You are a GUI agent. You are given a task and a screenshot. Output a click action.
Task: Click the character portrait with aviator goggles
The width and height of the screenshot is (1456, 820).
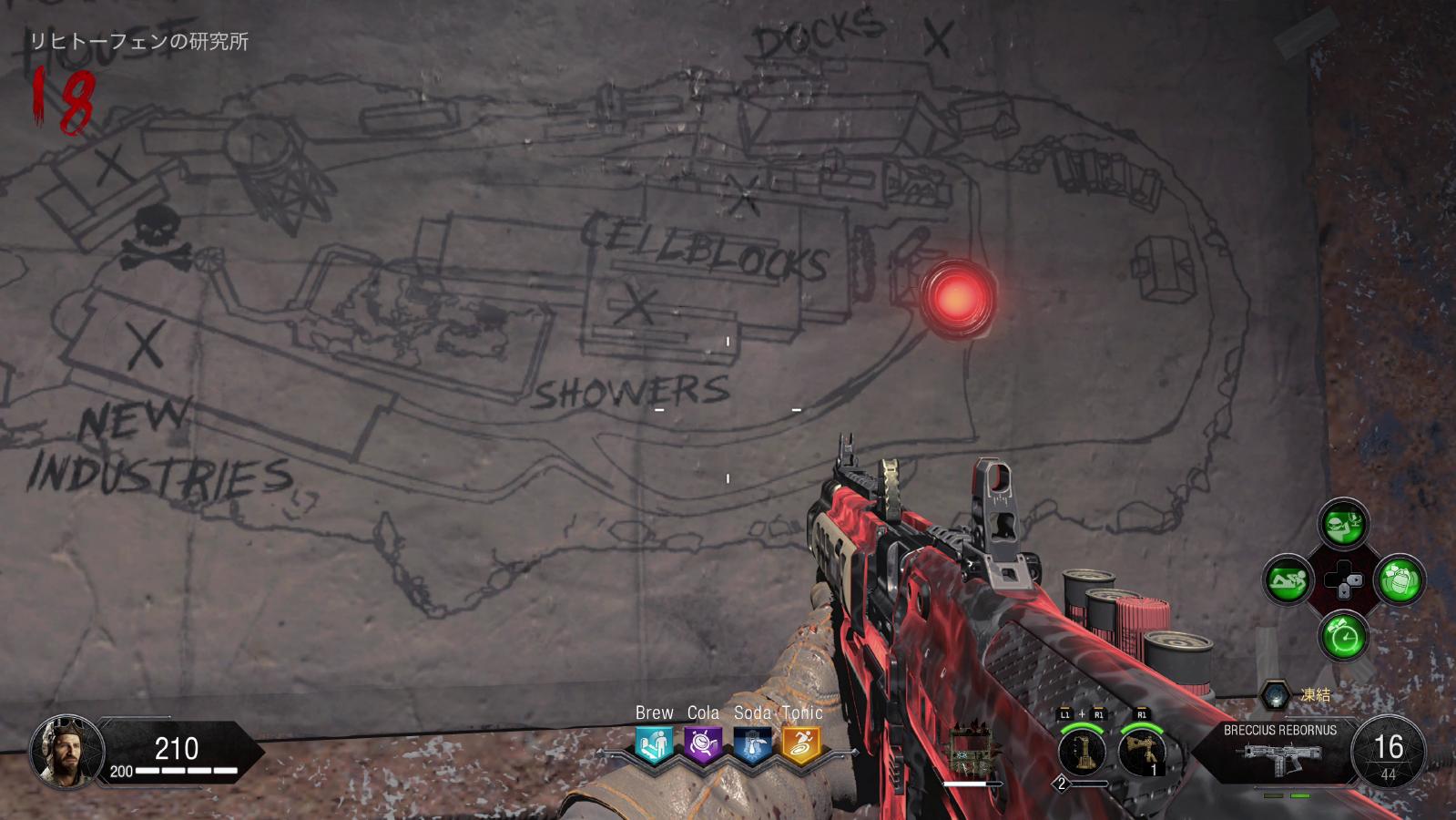click(x=66, y=752)
